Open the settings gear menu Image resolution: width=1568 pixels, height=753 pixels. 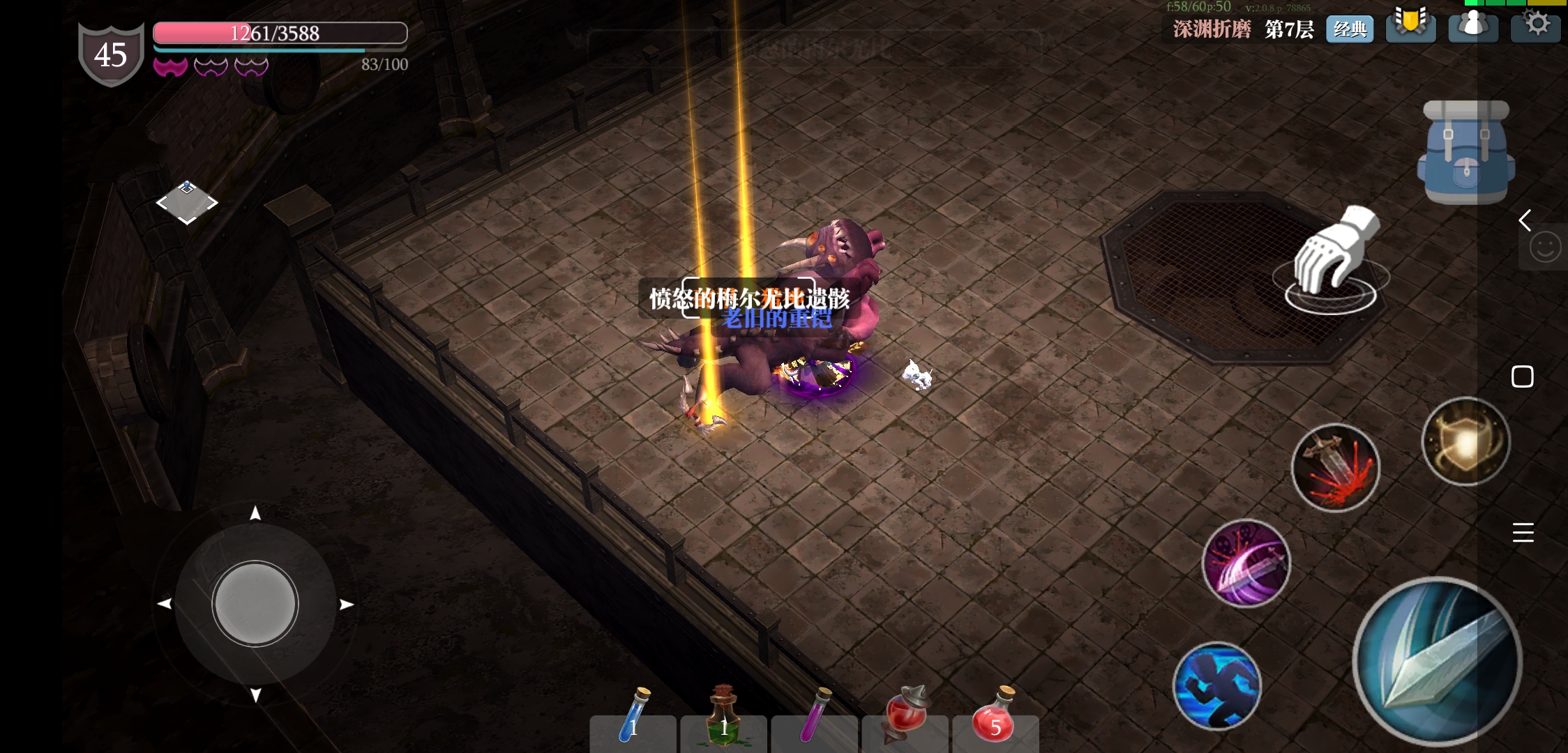[x=1537, y=25]
